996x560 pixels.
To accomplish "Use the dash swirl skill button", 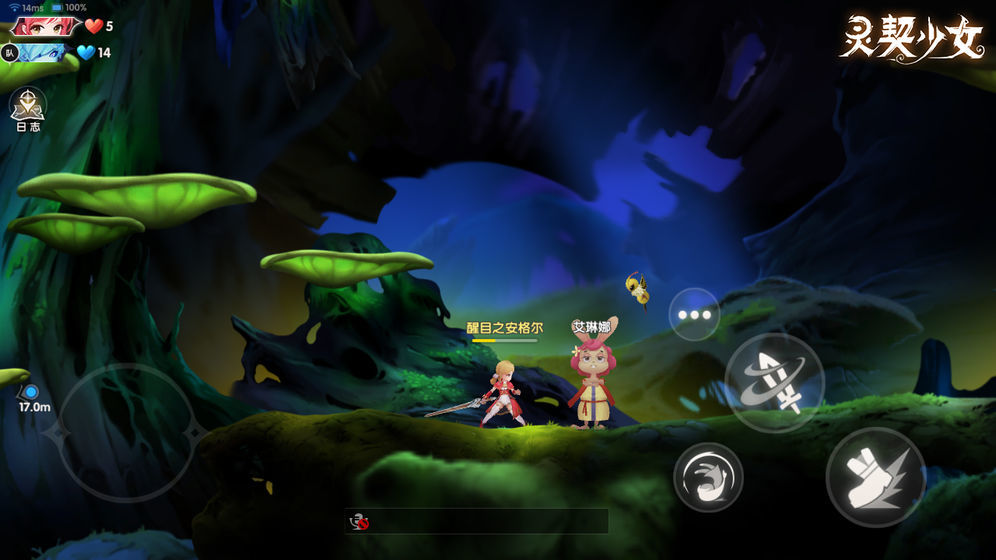I will pyautogui.click(x=708, y=477).
